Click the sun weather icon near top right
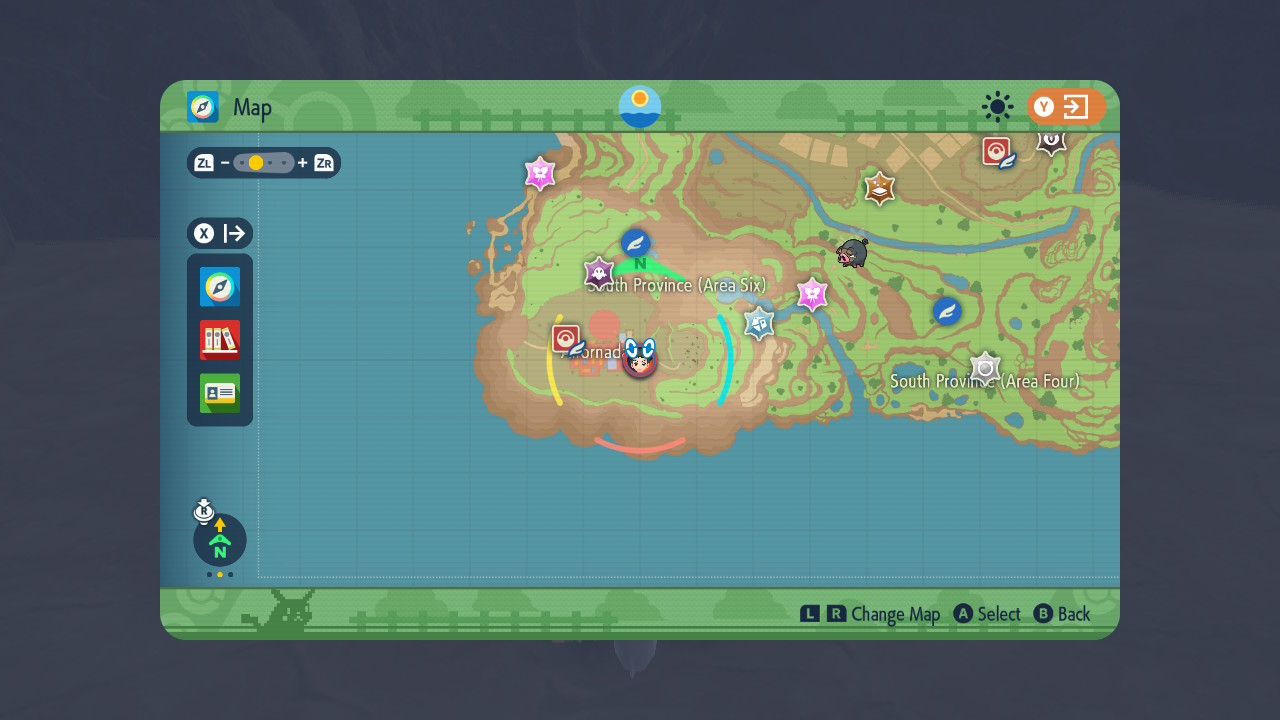This screenshot has width=1280, height=720. 996,107
